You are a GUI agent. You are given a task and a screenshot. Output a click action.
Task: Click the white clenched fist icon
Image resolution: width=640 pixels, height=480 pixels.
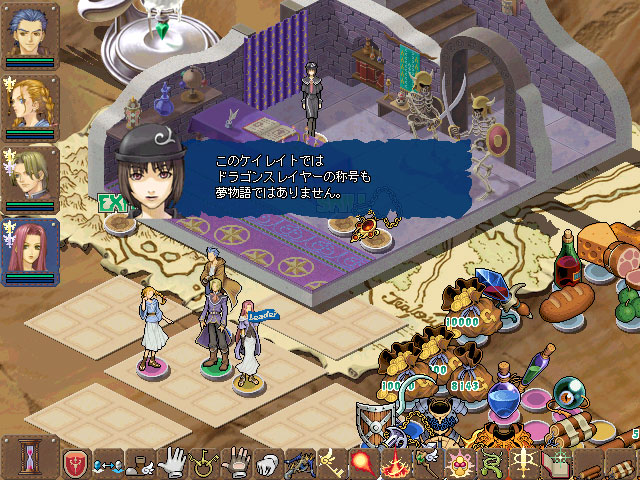(x=269, y=464)
